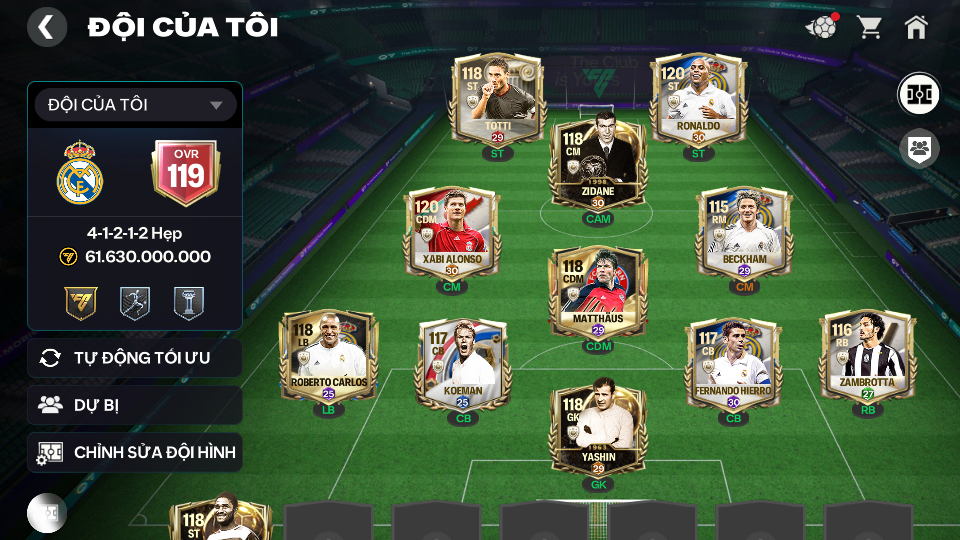Choose Chỉnh Sửa Đội Hình option
This screenshot has height=540, width=960.
(135, 453)
